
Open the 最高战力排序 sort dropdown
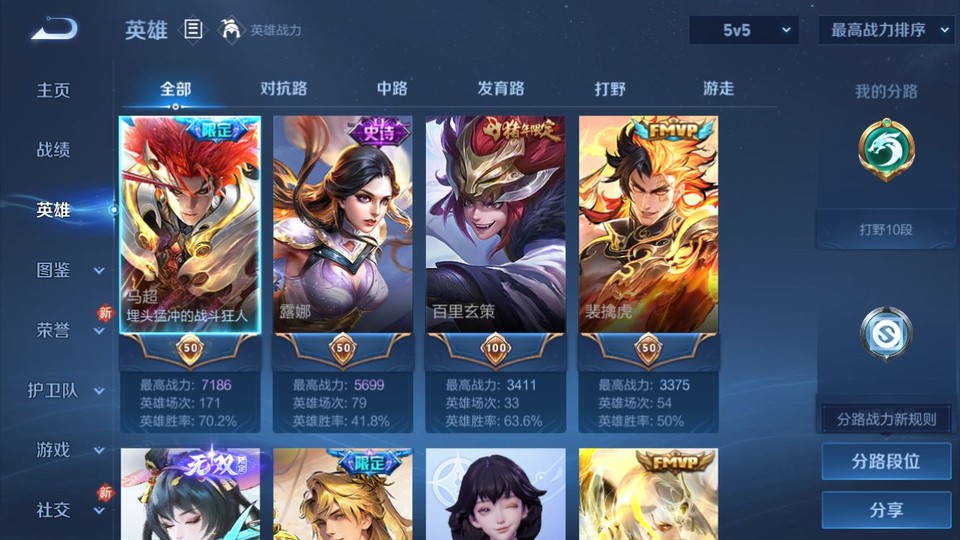(886, 30)
